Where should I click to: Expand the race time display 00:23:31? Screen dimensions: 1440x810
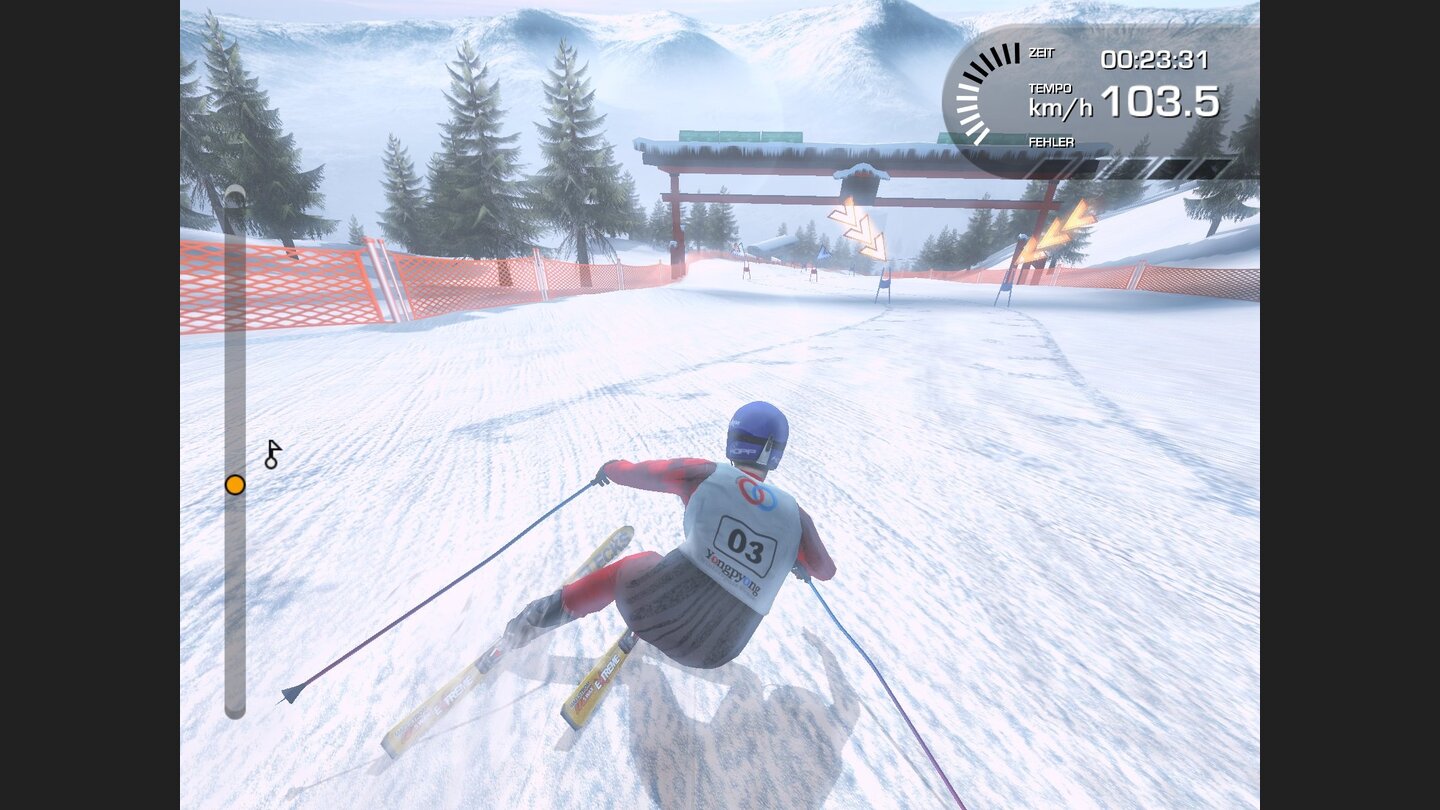point(1157,59)
